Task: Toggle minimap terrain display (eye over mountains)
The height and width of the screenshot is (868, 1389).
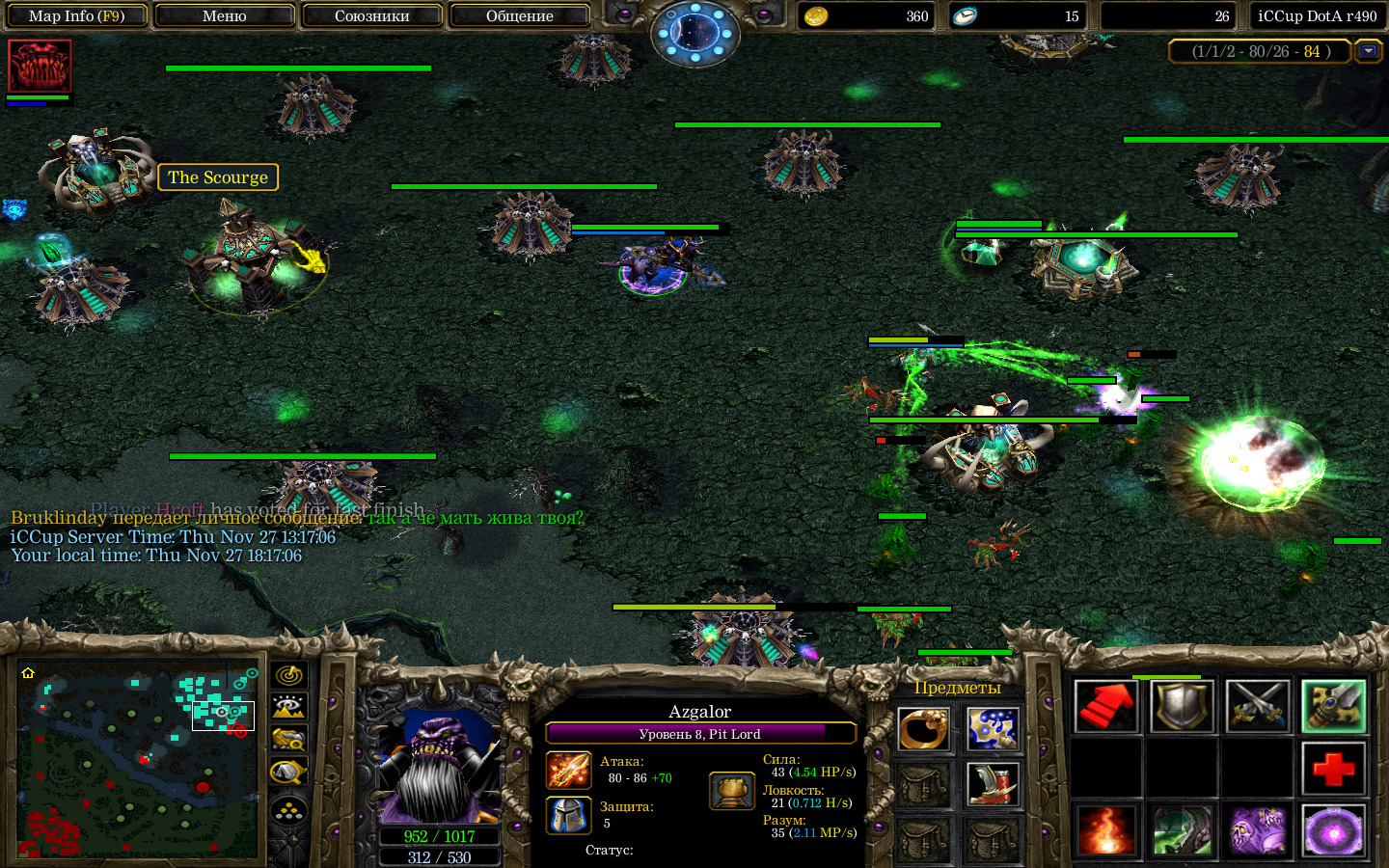Action: (x=289, y=707)
